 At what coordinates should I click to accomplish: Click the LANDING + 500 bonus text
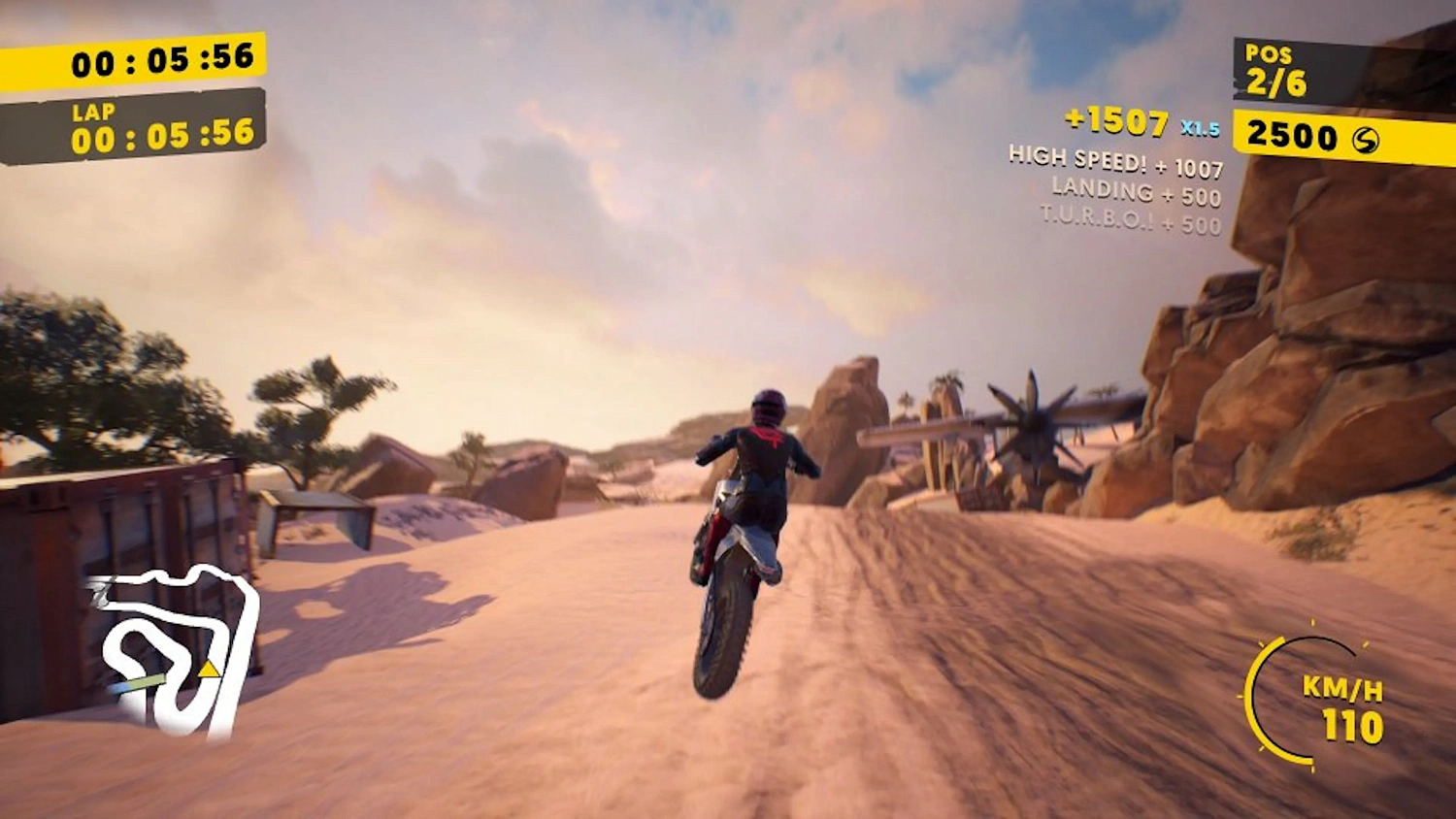[1136, 190]
